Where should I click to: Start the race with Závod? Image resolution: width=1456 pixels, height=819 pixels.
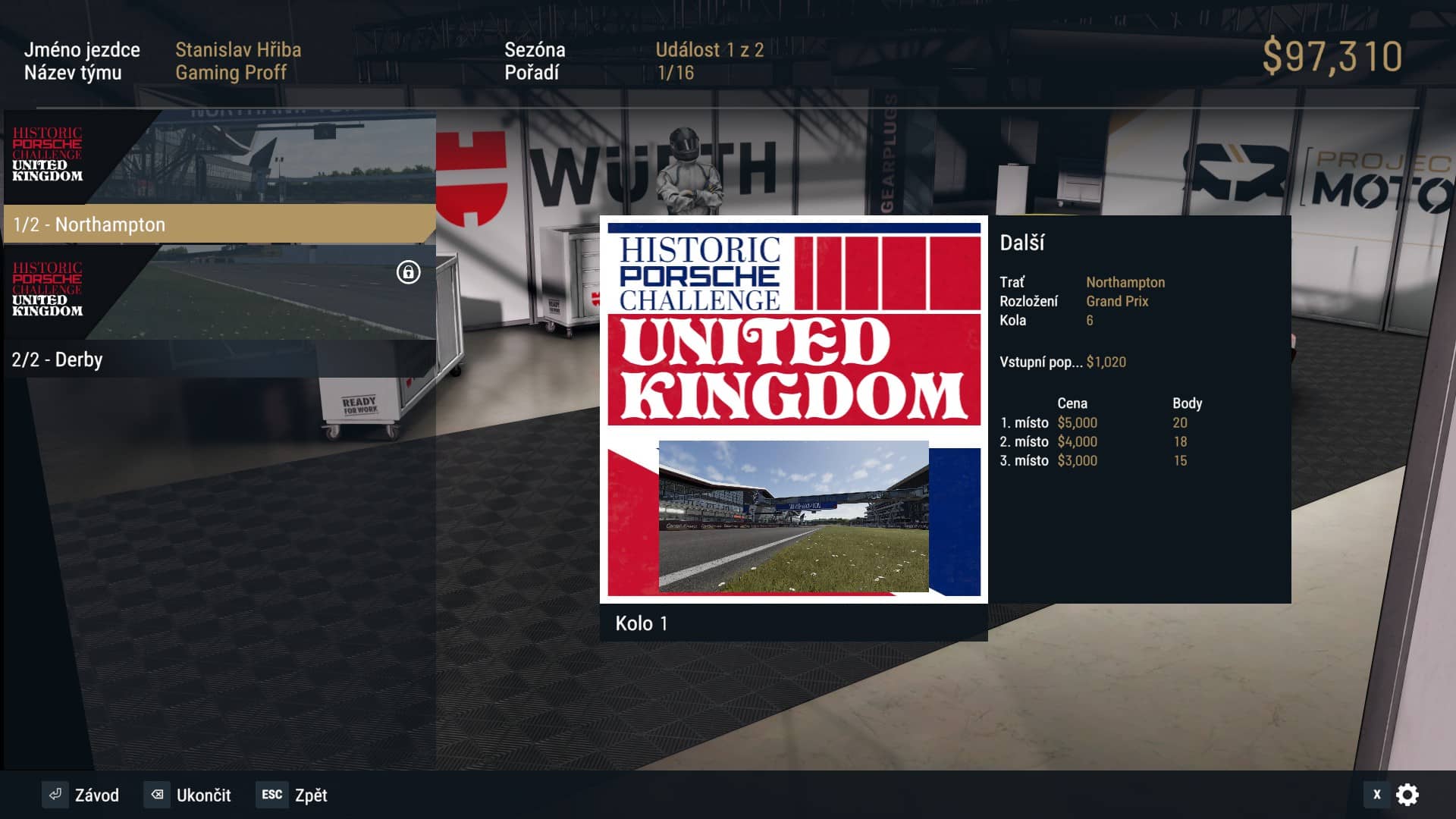tap(82, 795)
